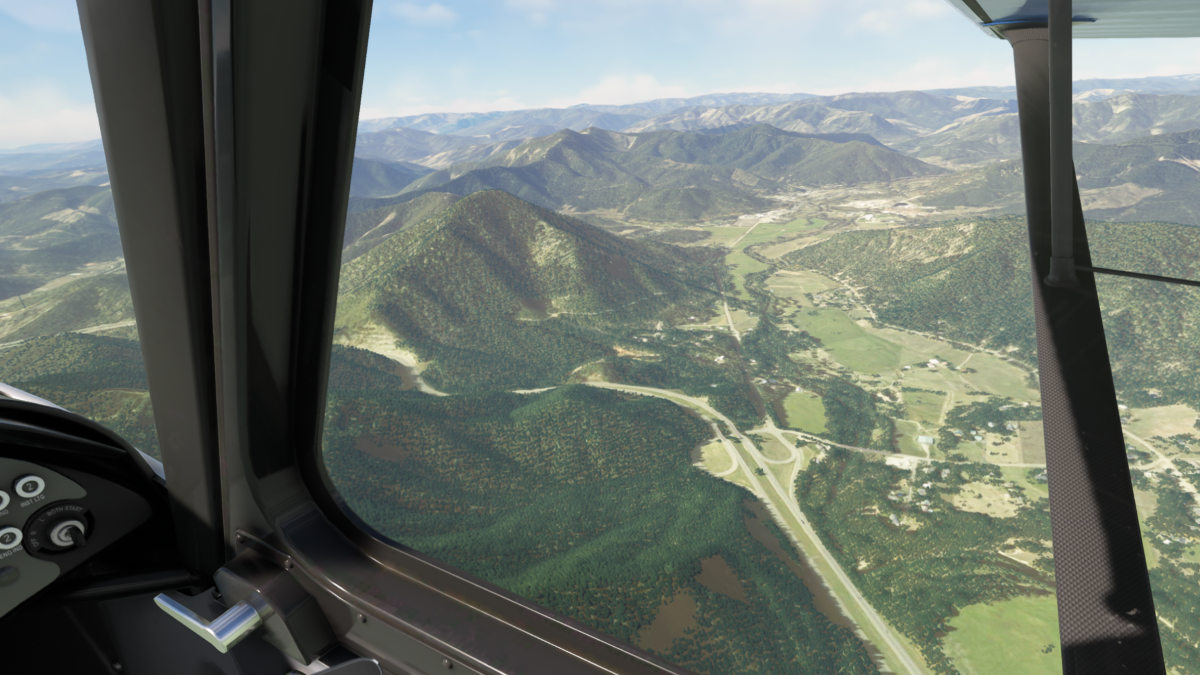Toggle the ENG IND circuit breaker
Screen dimensions: 1200x675
coord(8,538)
